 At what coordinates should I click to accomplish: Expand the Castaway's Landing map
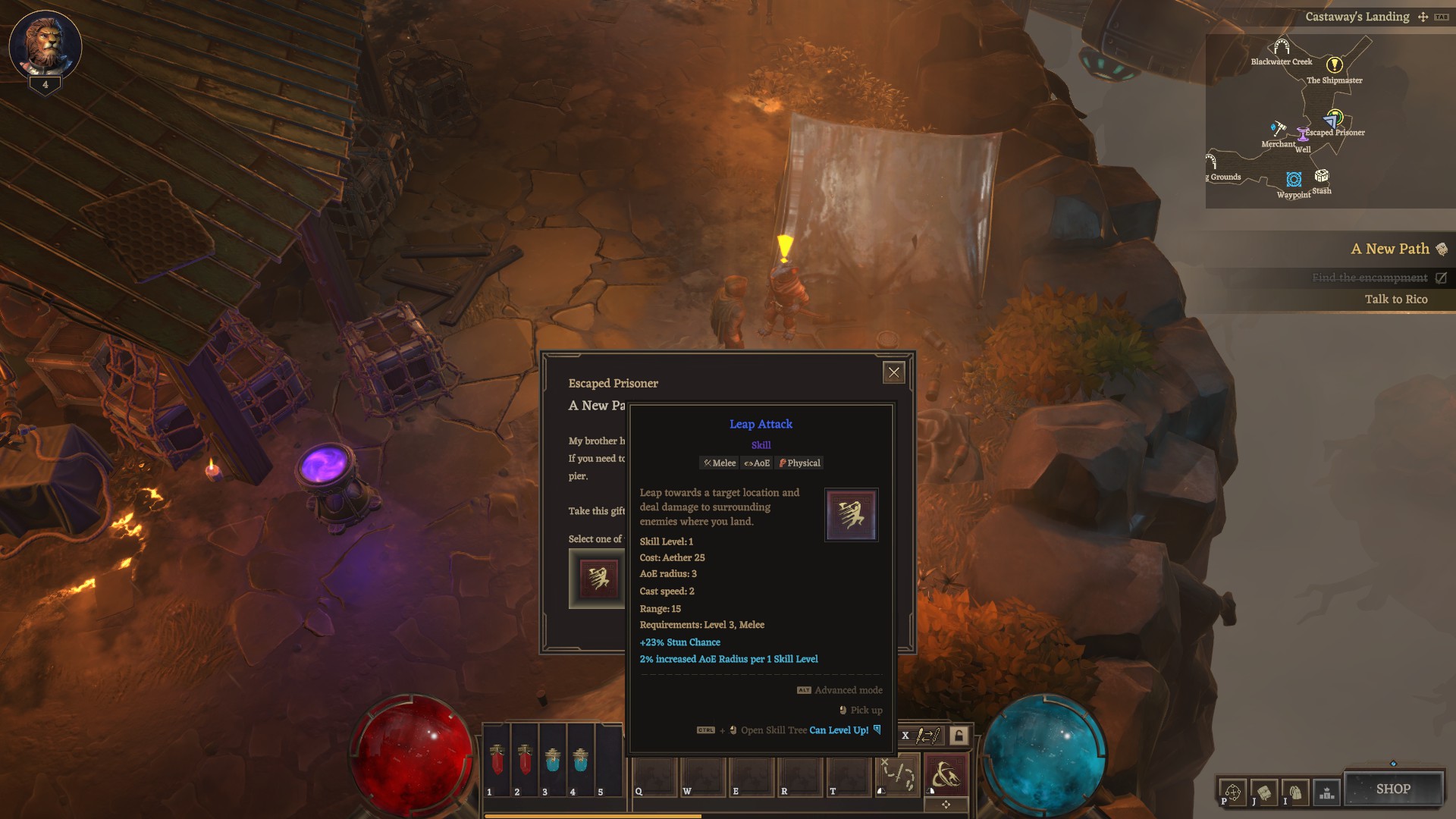pos(1423,17)
